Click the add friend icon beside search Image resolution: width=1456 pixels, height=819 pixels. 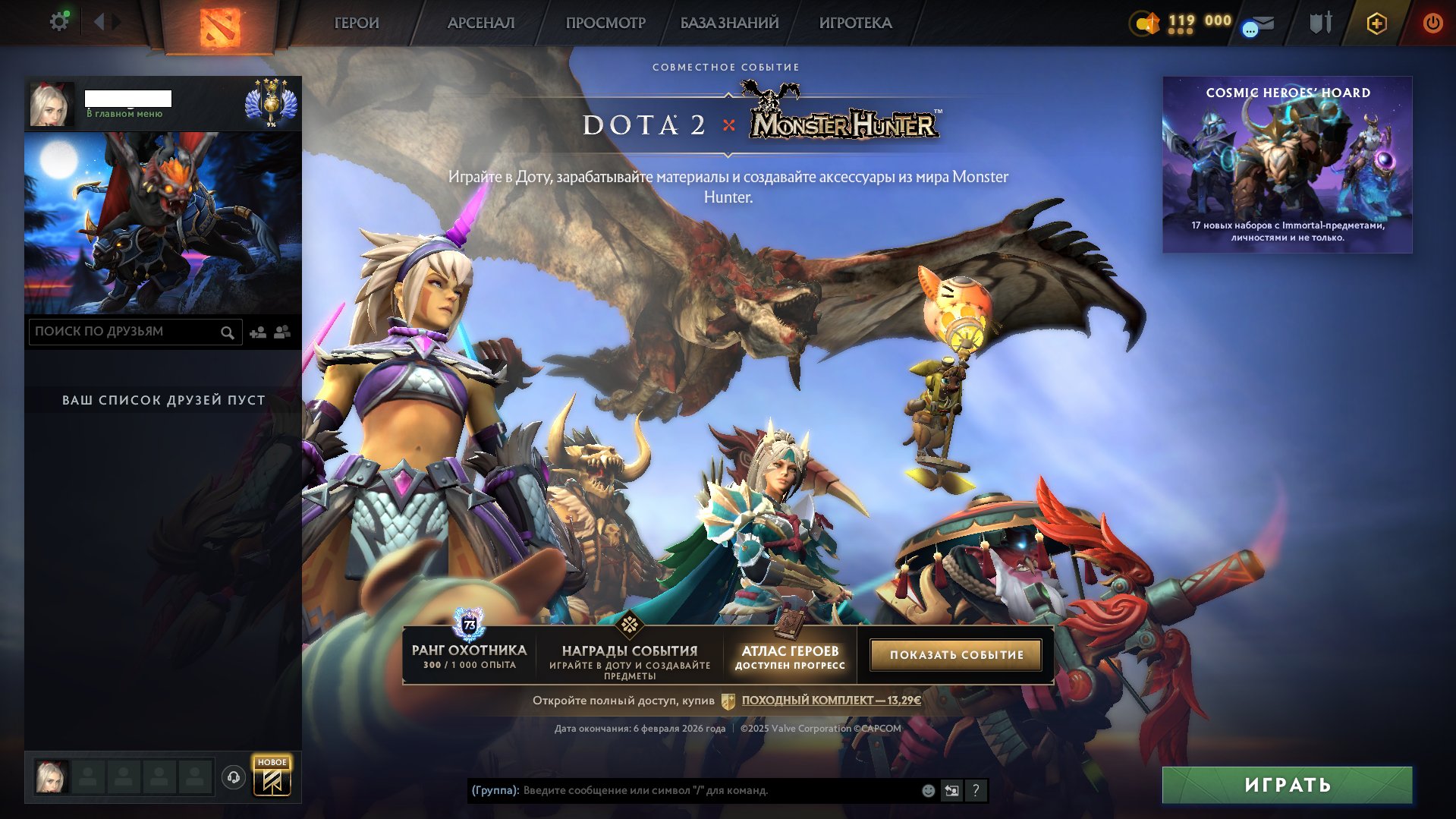click(x=257, y=332)
